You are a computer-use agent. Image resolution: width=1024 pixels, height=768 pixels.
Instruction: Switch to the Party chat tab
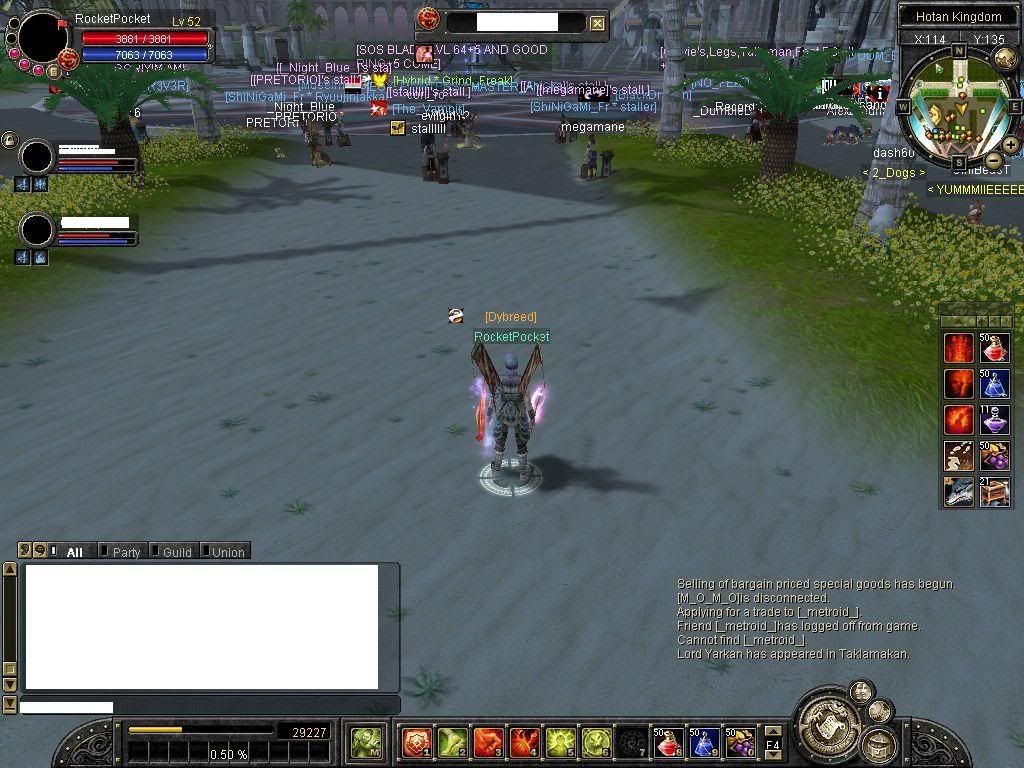[x=124, y=551]
